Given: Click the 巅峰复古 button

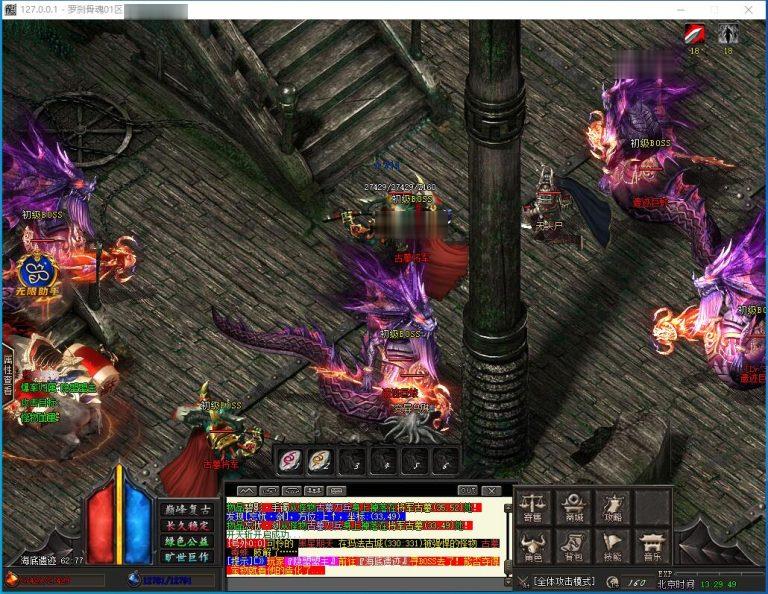Looking at the screenshot, I should coord(187,510).
